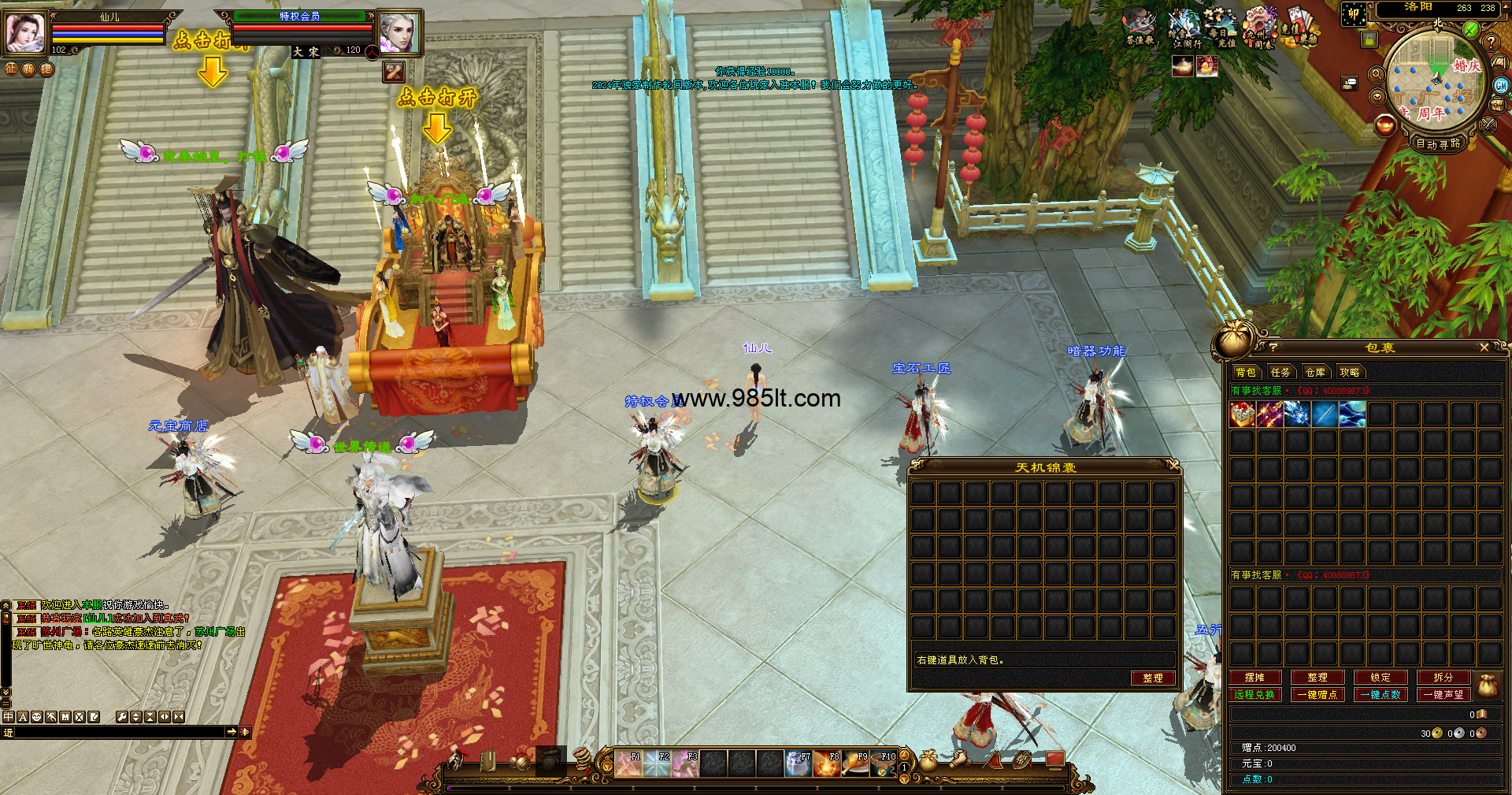Screen dimensions: 1512x795
Task: Lock items with the 锁定 button
Action: (x=1380, y=678)
